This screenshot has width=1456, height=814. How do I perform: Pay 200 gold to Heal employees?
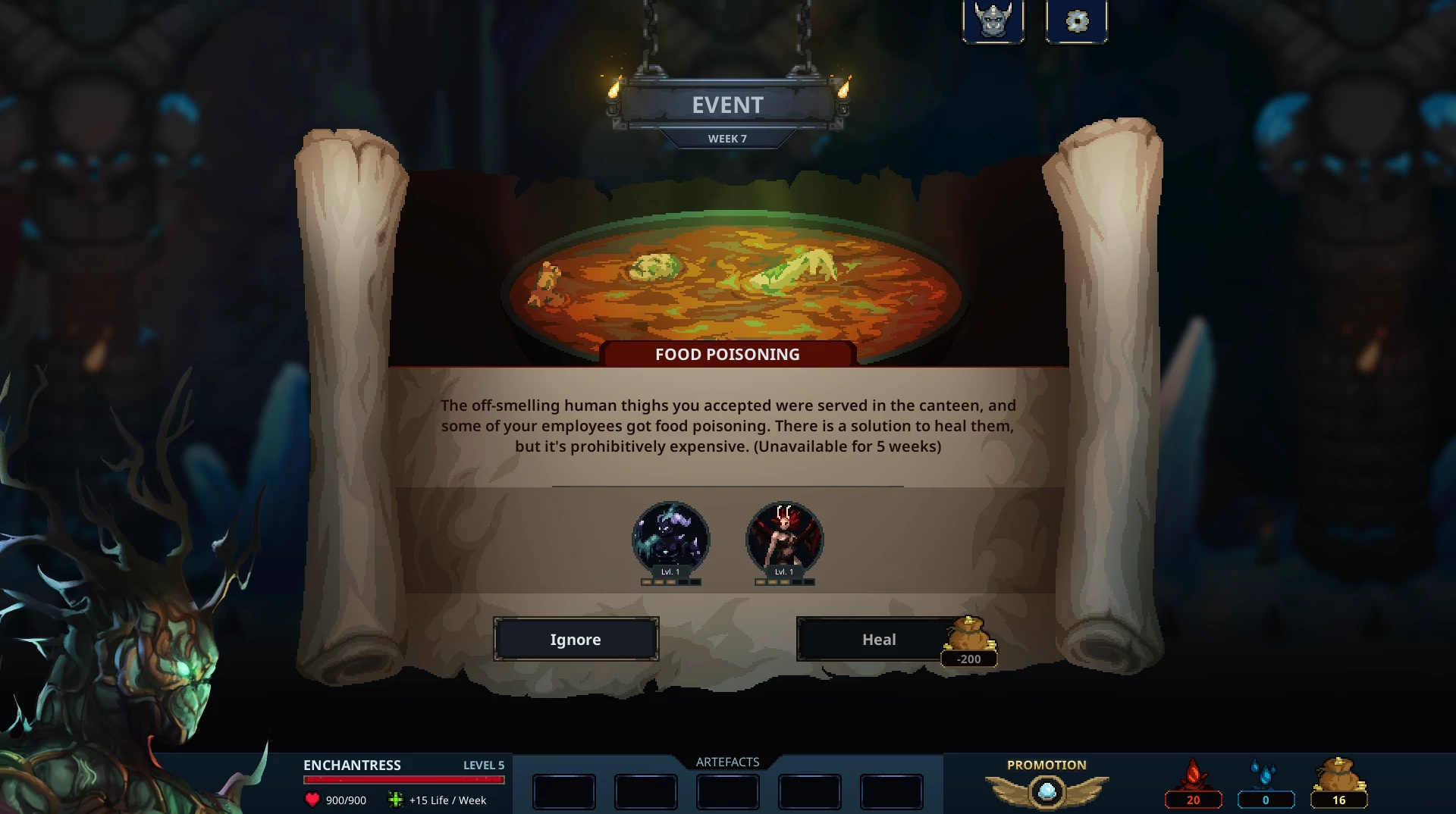879,639
